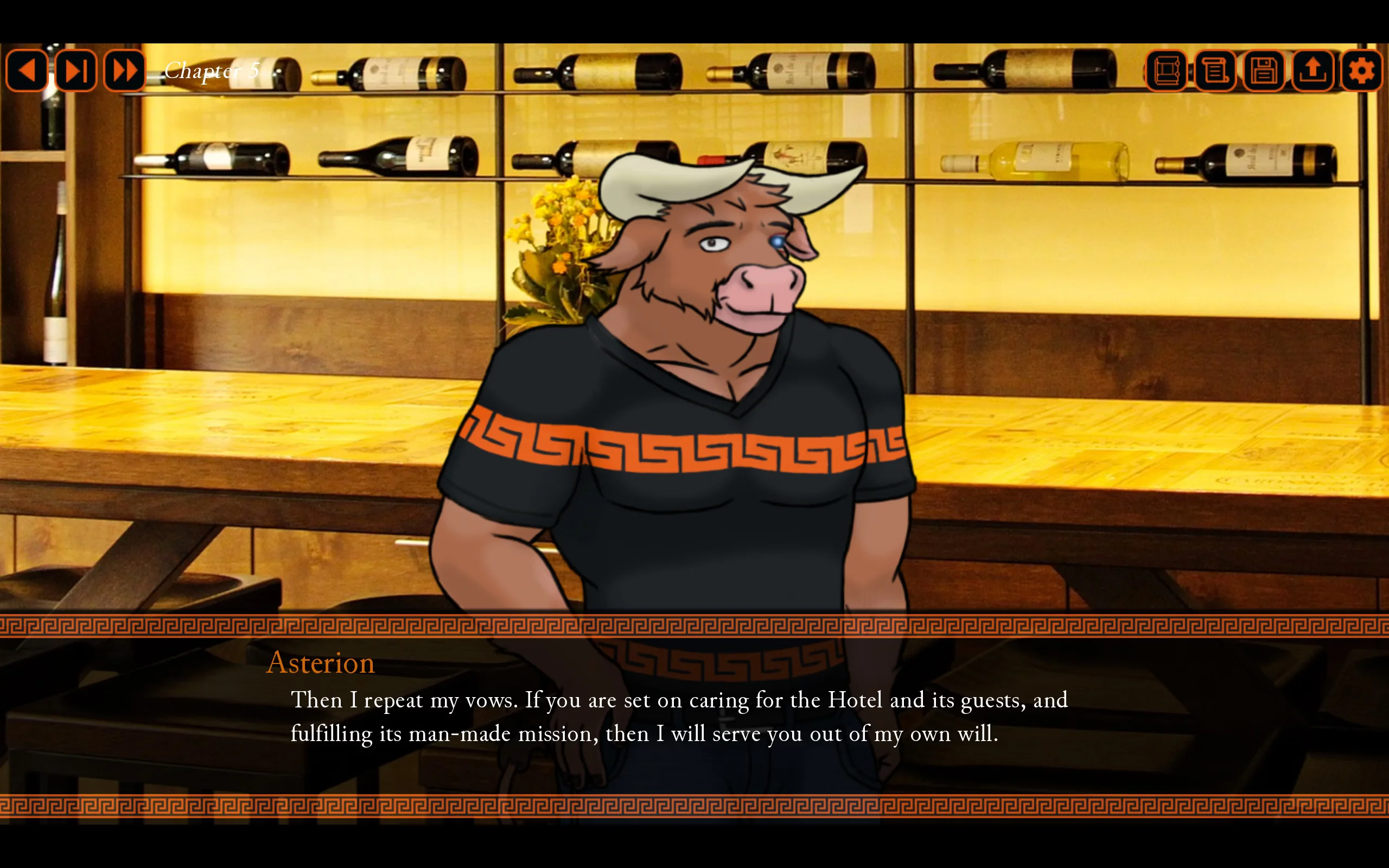
Task: Show the scroll-shaped dialogue history log
Action: [x=1214, y=71]
